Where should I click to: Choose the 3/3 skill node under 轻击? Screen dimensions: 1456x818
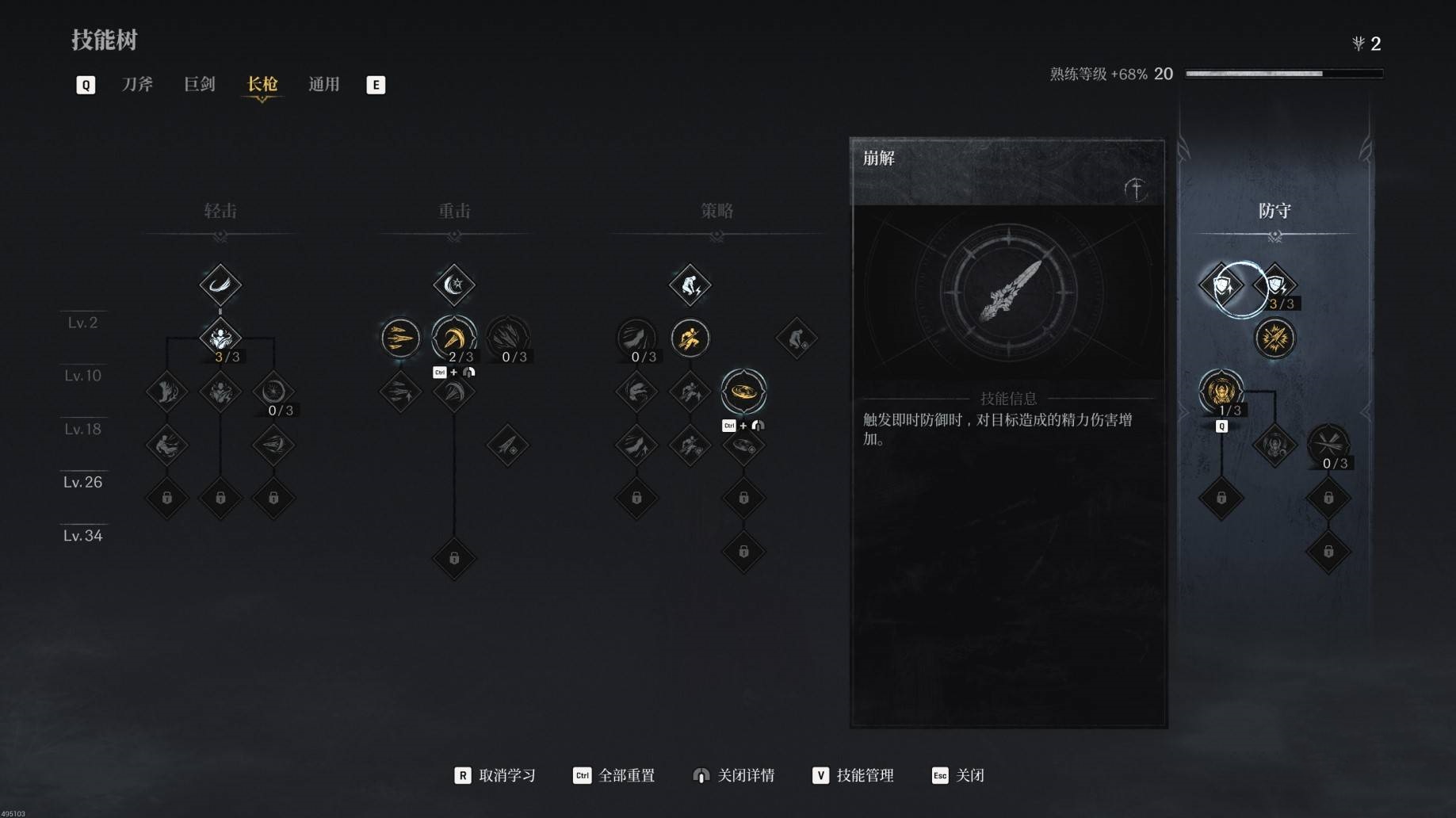pos(220,338)
